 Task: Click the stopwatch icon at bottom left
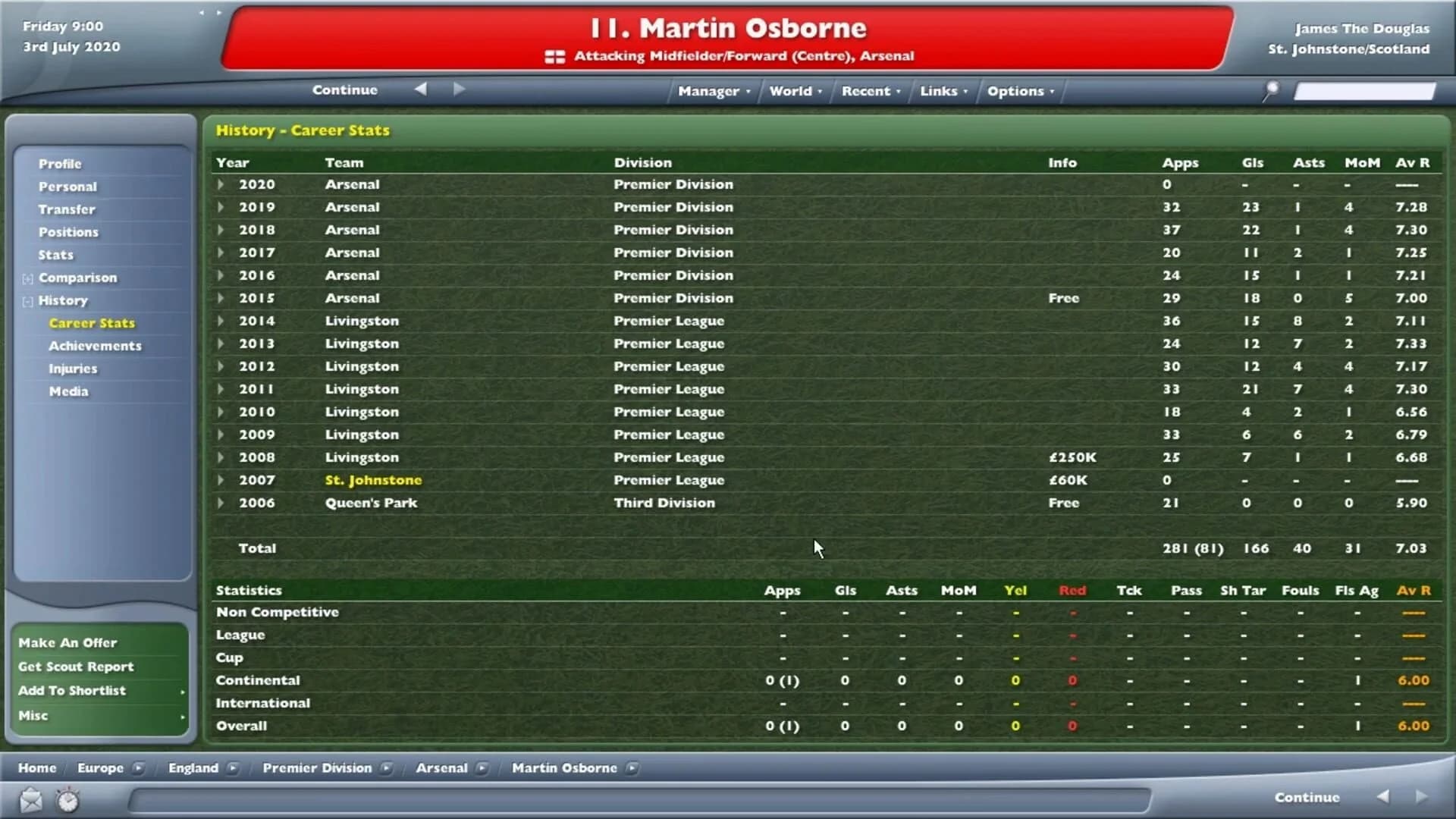(67, 800)
